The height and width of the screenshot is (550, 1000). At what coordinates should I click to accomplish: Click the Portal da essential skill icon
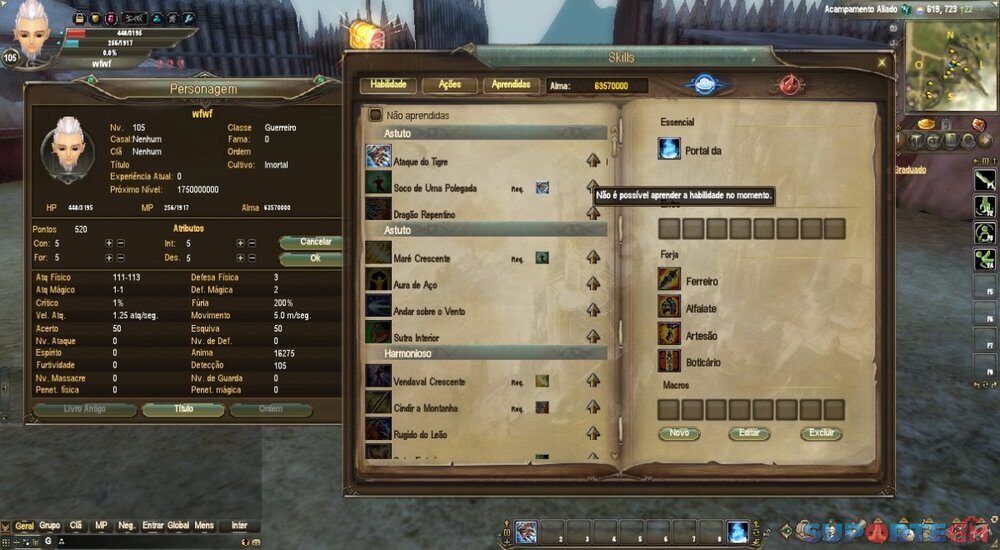click(669, 150)
